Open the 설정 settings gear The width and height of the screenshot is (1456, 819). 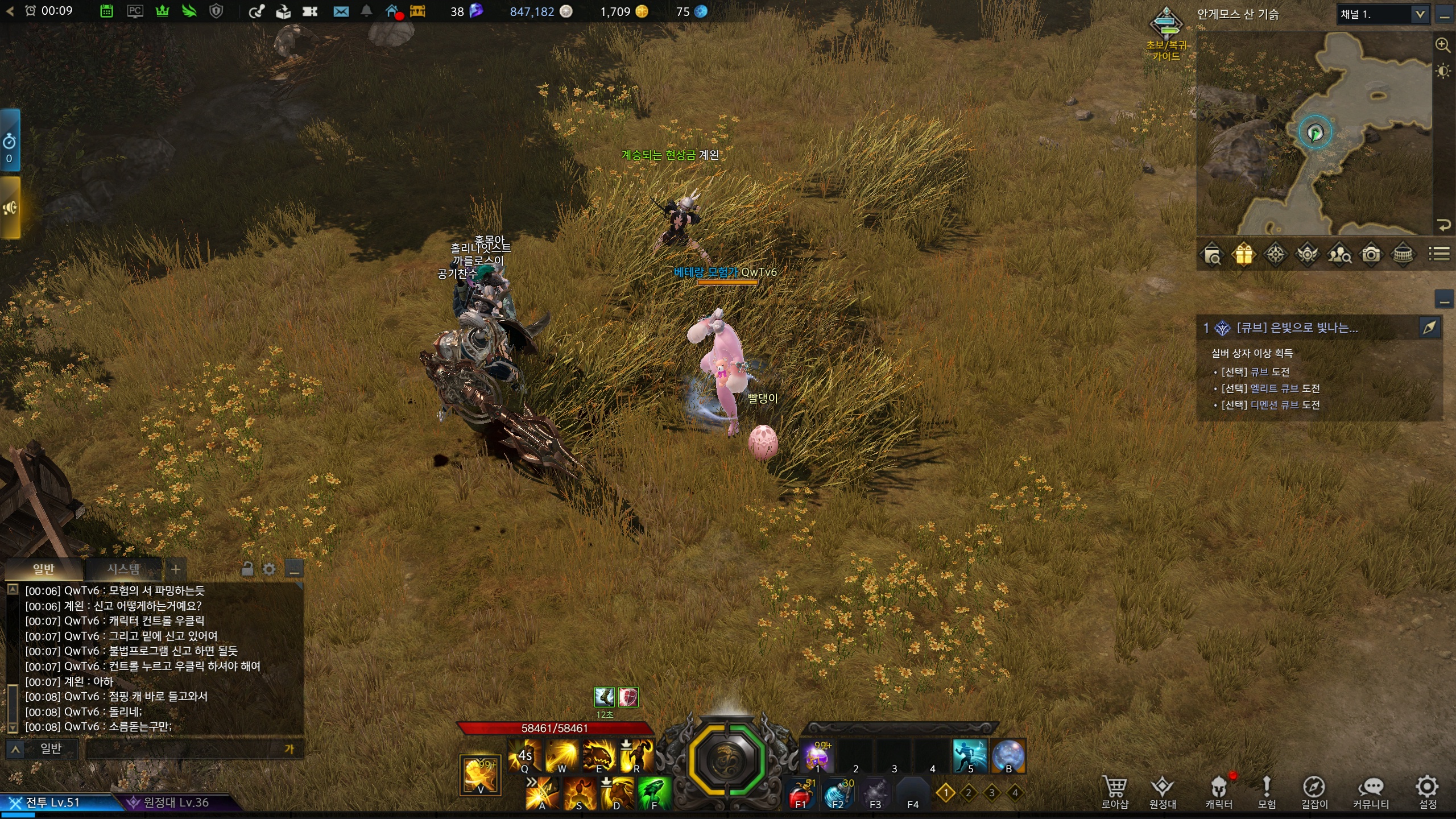click(1427, 791)
